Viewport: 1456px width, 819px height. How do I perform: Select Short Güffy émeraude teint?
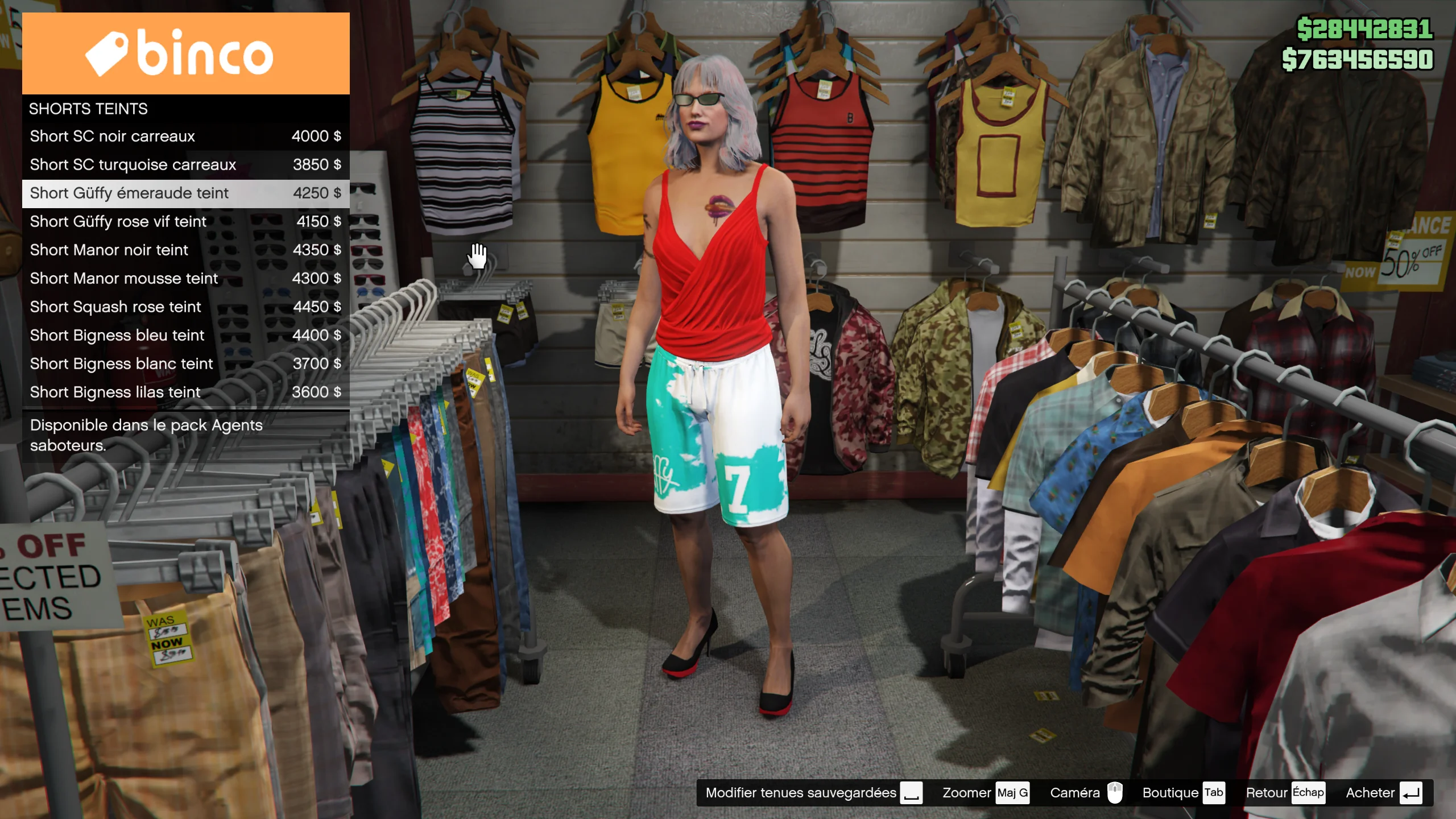click(185, 193)
